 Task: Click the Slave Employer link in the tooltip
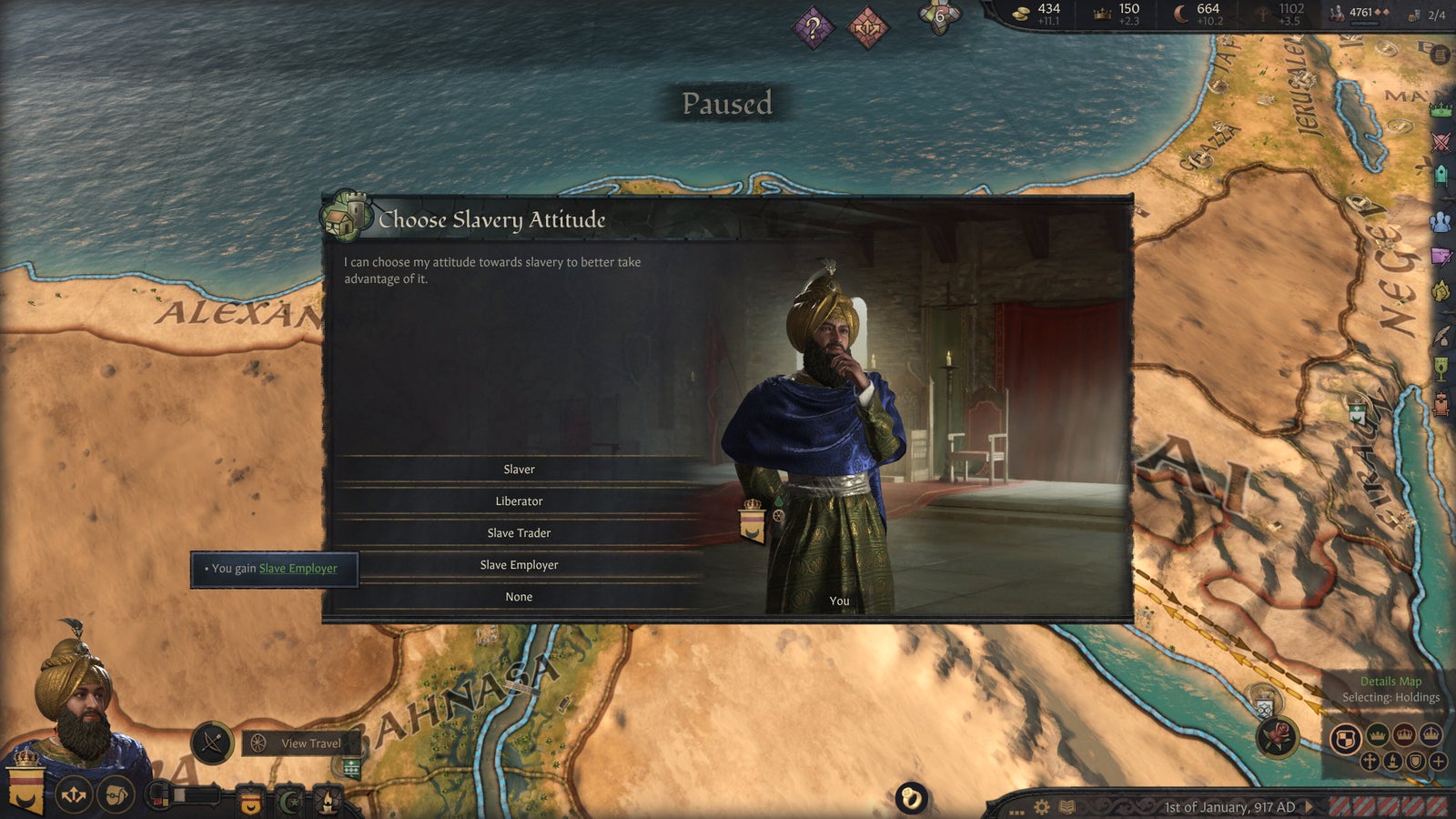[298, 568]
